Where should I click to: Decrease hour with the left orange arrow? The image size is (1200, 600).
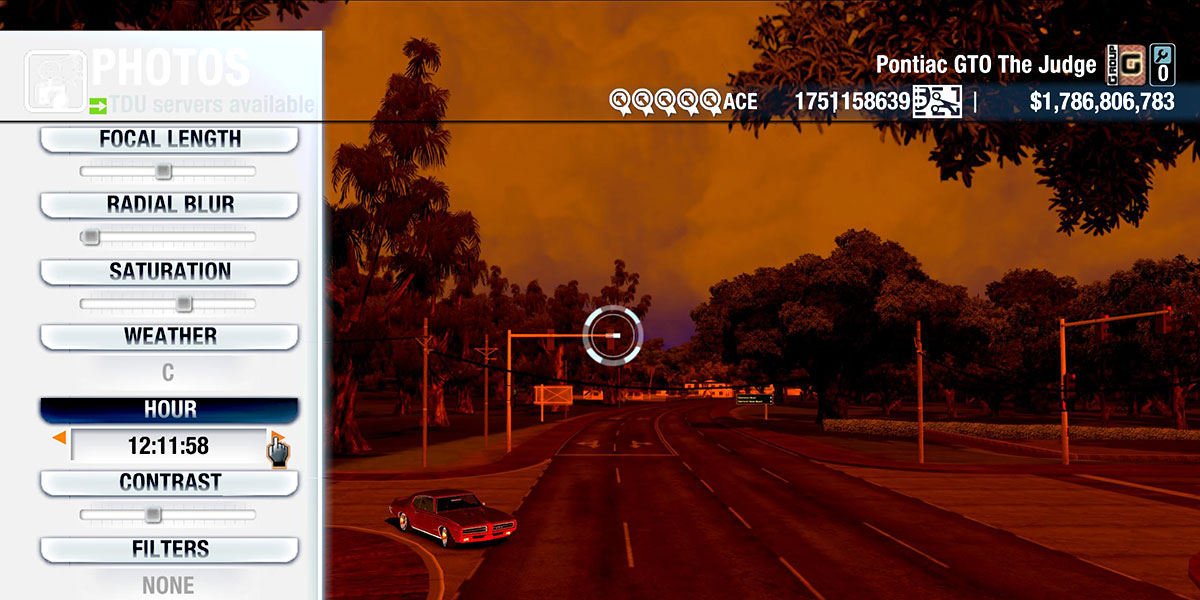coord(59,438)
